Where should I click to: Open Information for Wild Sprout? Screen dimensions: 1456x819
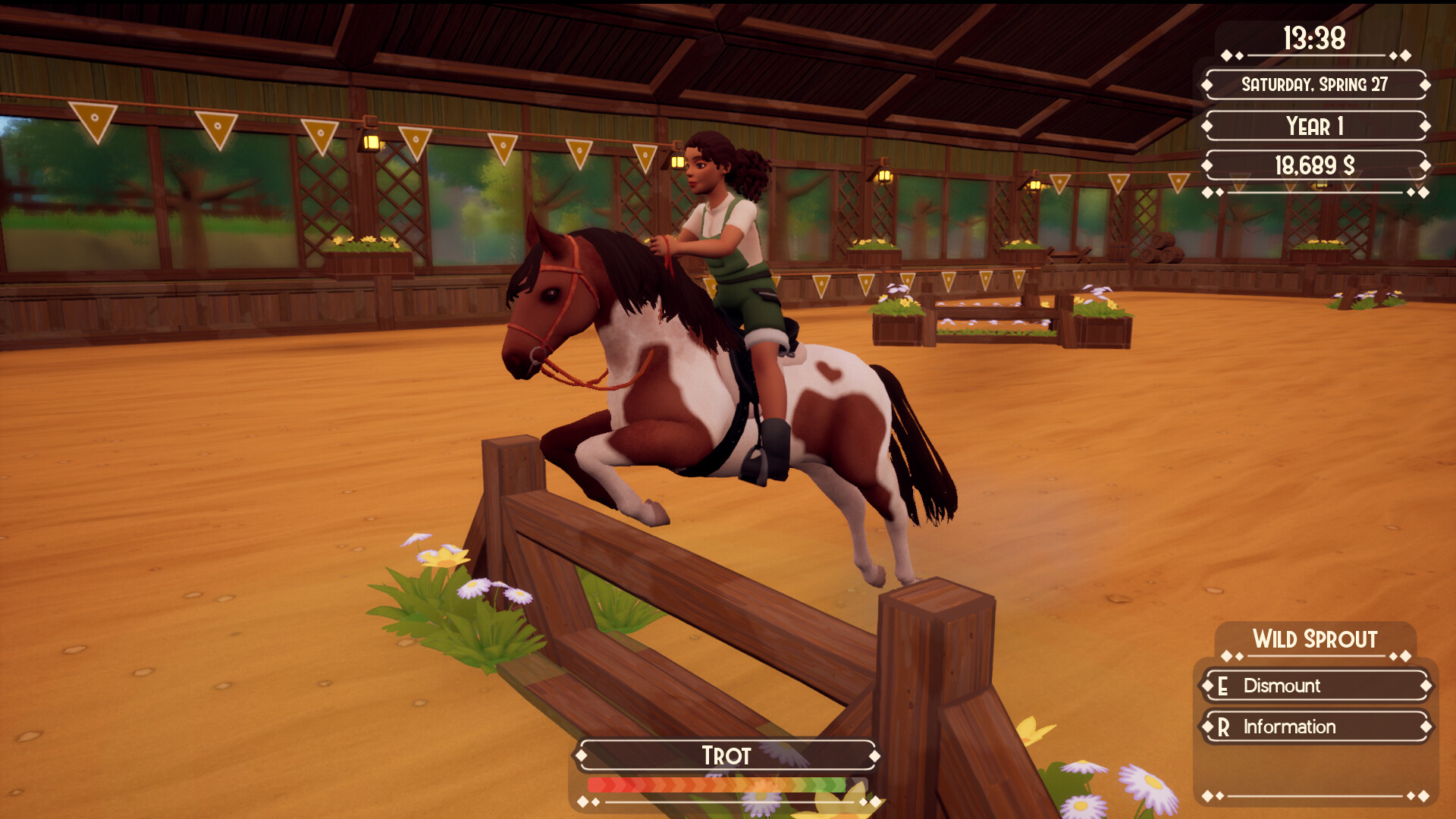click(x=1316, y=727)
